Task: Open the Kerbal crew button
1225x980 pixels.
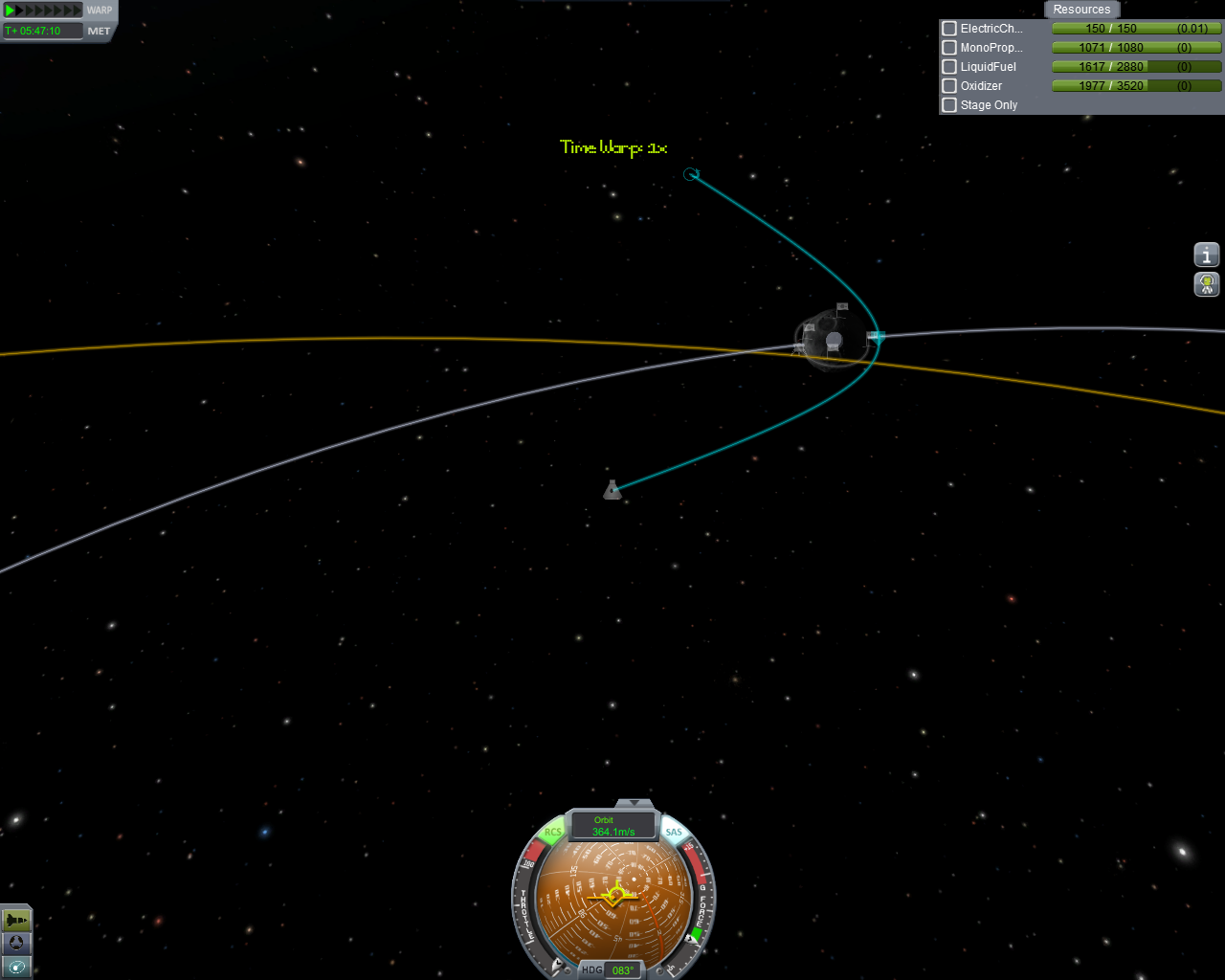Action: [1207, 284]
